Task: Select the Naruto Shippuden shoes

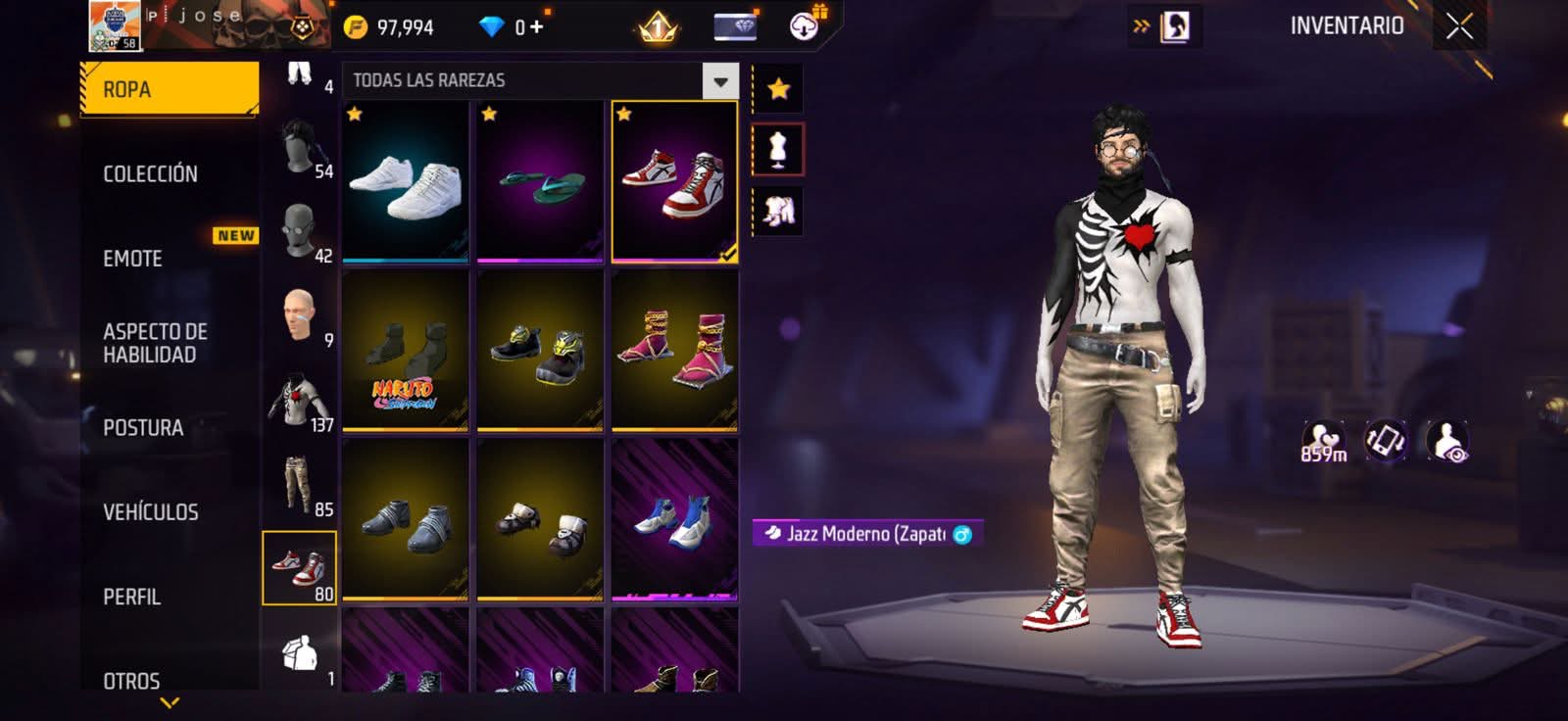Action: pos(405,352)
